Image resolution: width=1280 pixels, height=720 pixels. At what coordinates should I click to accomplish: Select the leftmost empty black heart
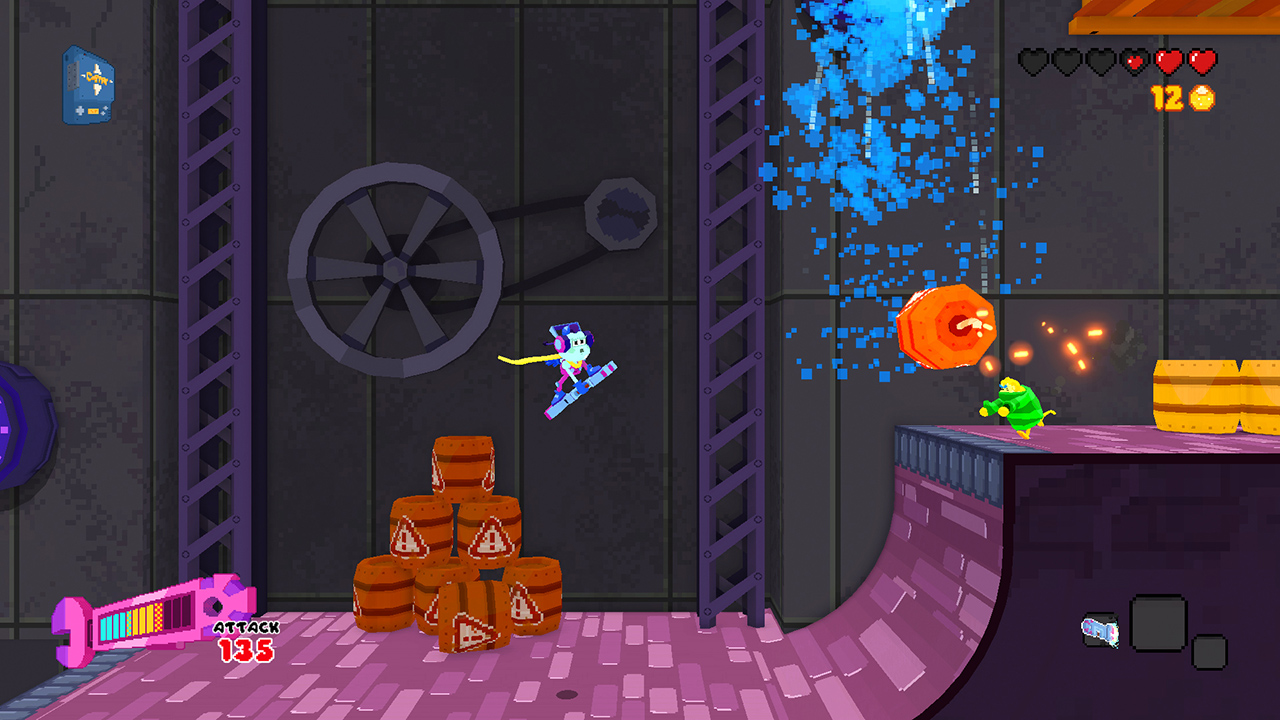[1033, 61]
